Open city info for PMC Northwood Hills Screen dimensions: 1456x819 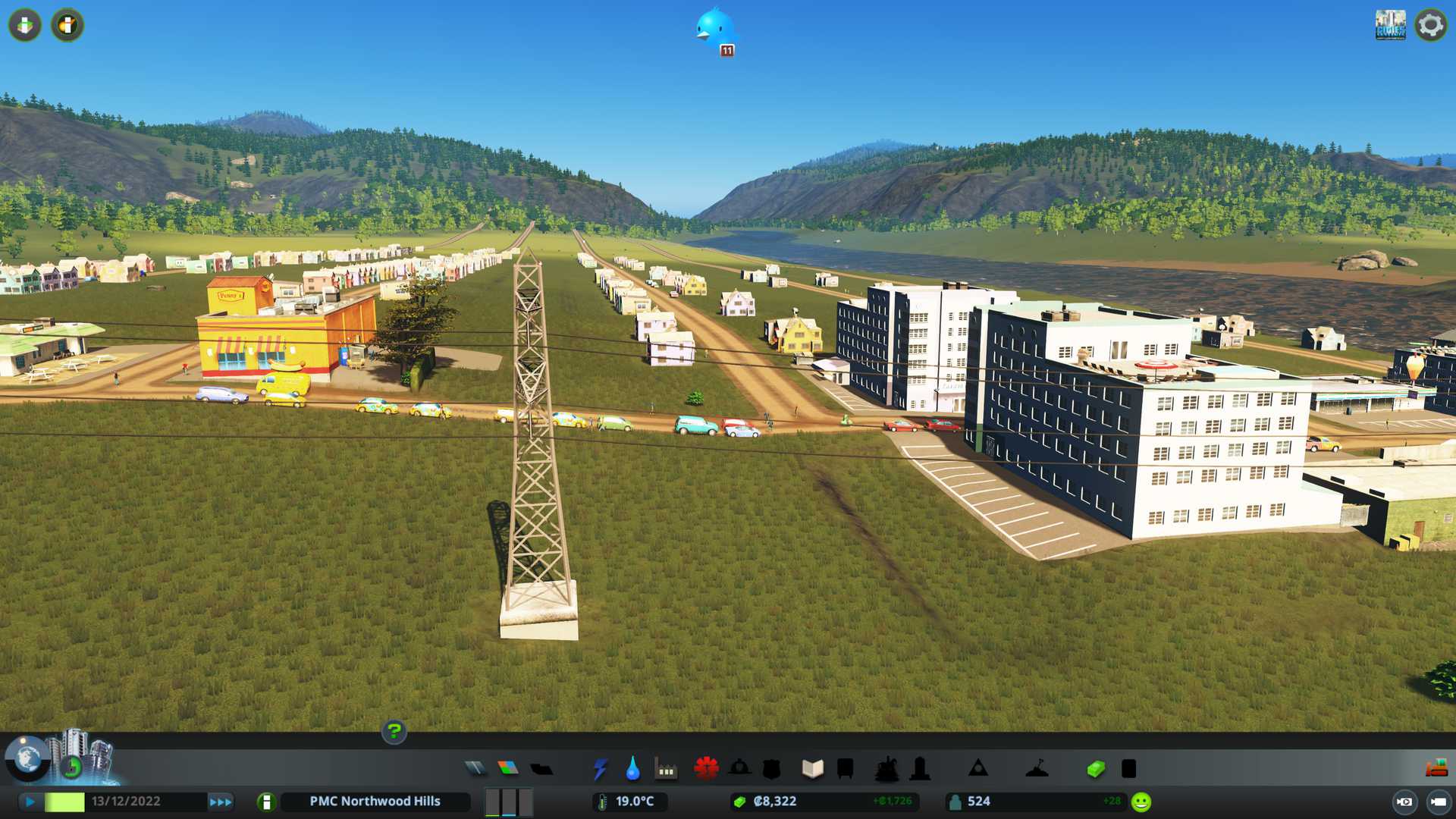coord(375,802)
